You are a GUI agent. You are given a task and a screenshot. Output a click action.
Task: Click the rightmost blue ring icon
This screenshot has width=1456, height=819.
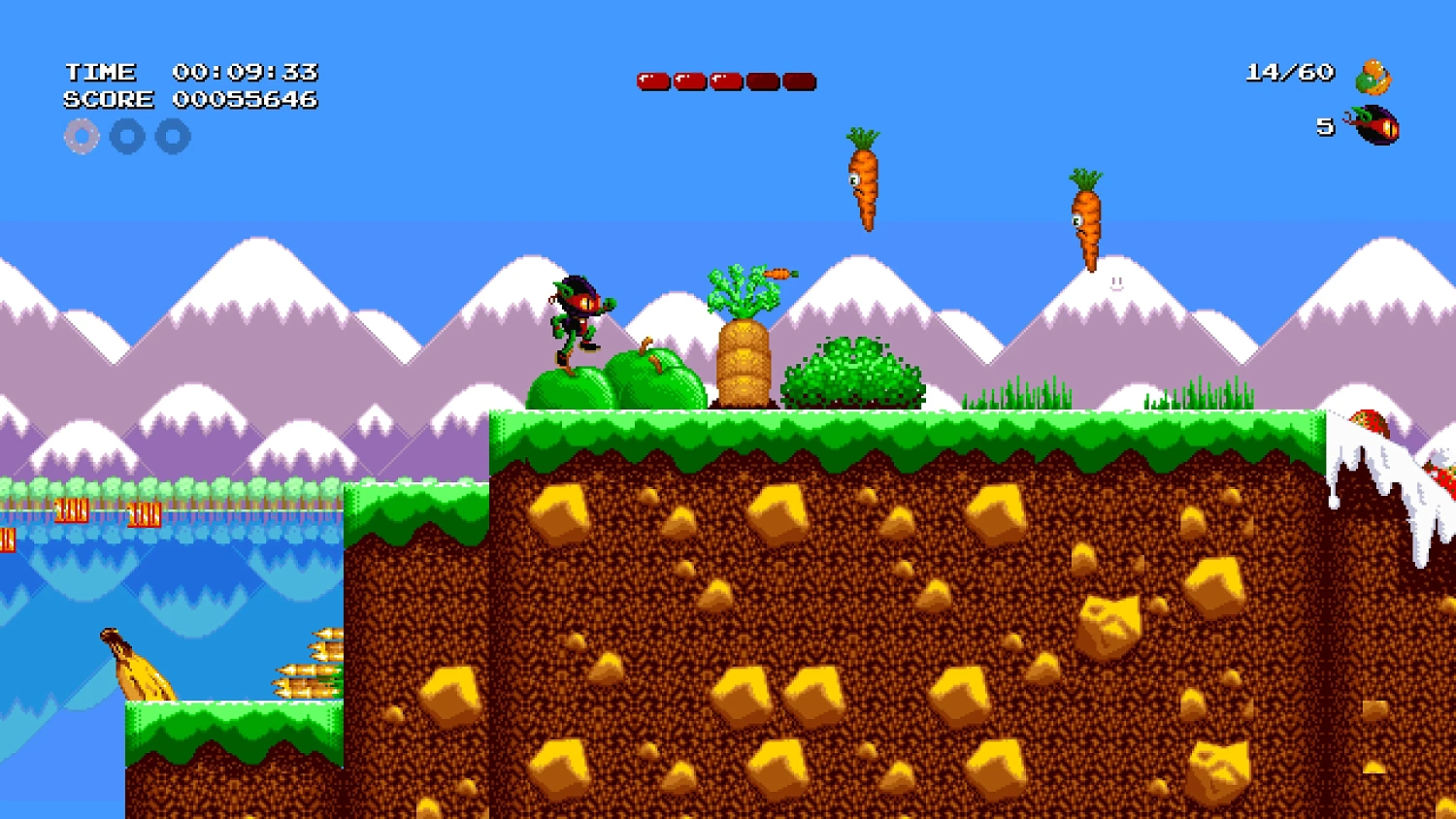pos(174,136)
